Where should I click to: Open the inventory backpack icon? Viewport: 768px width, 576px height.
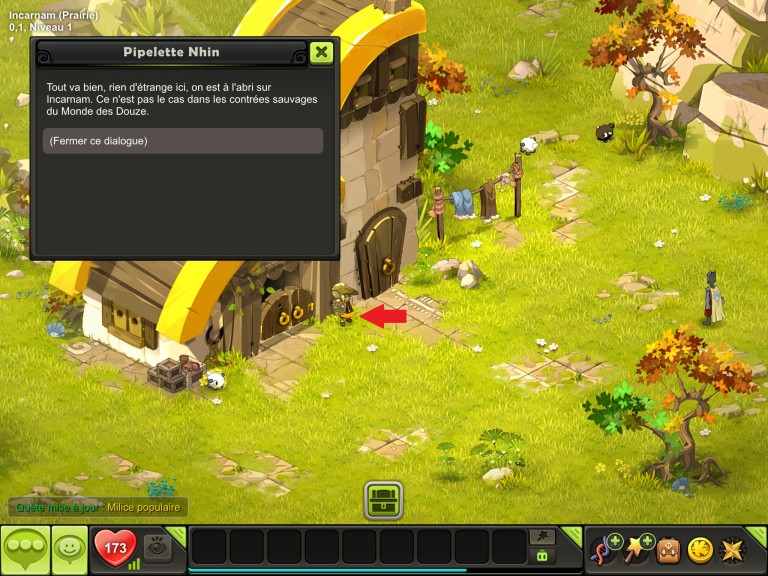pyautogui.click(x=668, y=549)
